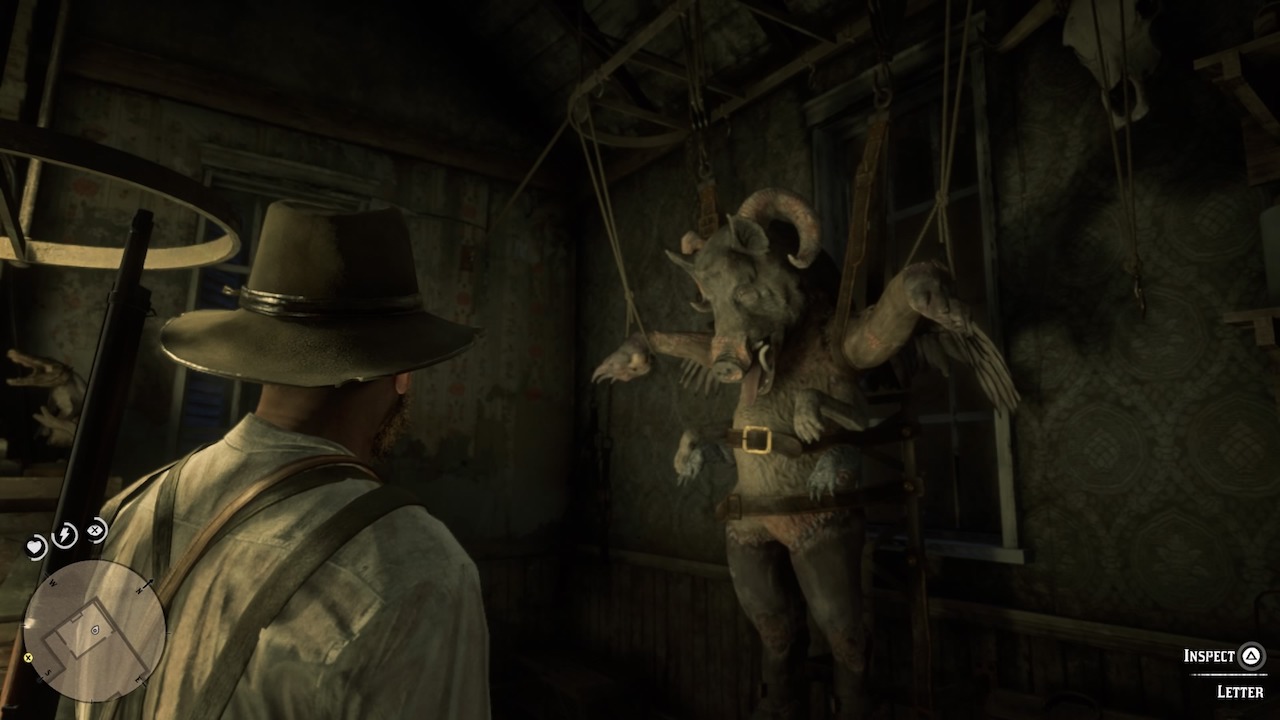This screenshot has height=720, width=1280.
Task: Click the player position marker inside minimap
Action: point(94,630)
